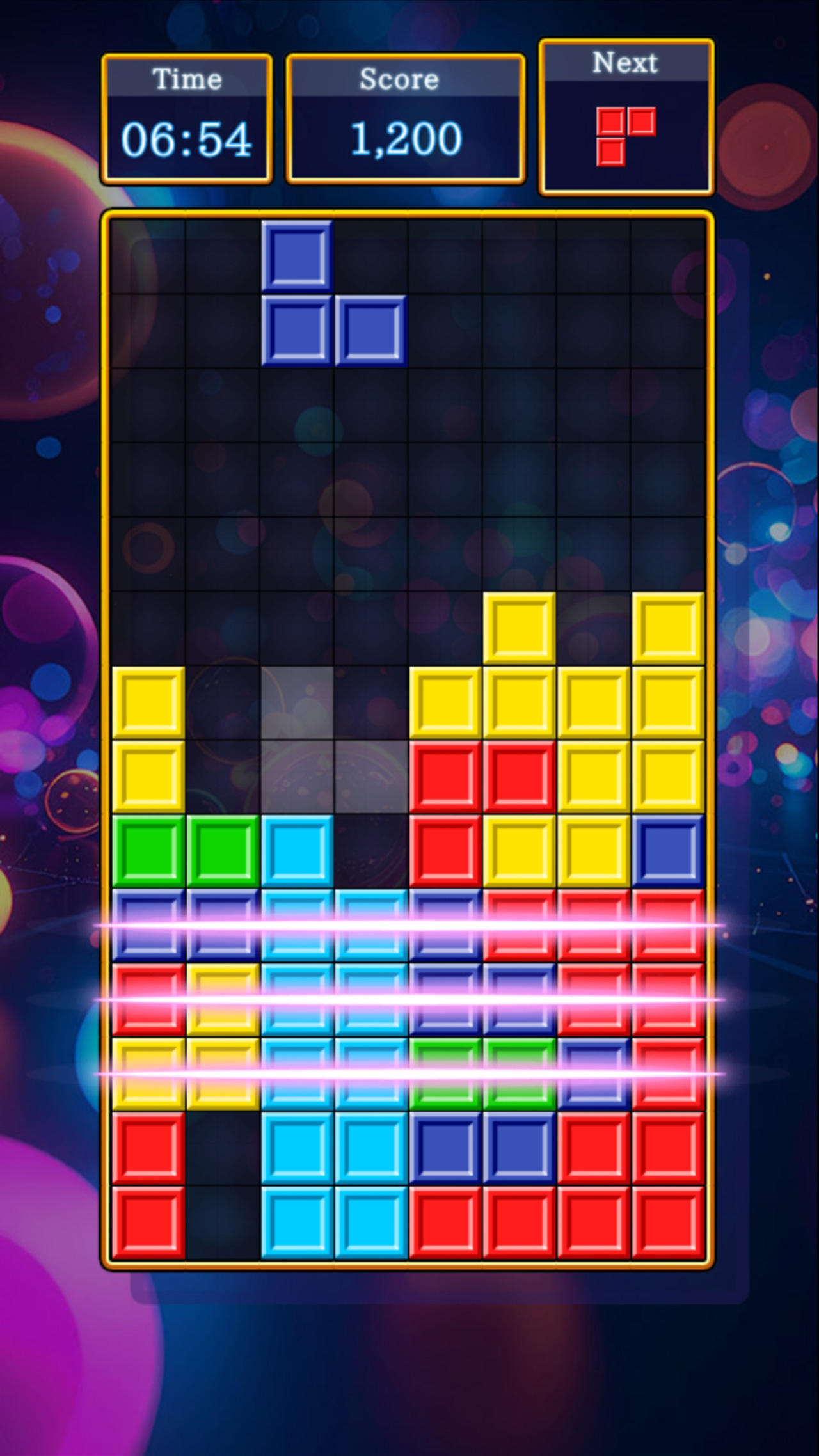Open the Next piece preview panel
Viewport: 819px width, 1456px height.
(626, 115)
